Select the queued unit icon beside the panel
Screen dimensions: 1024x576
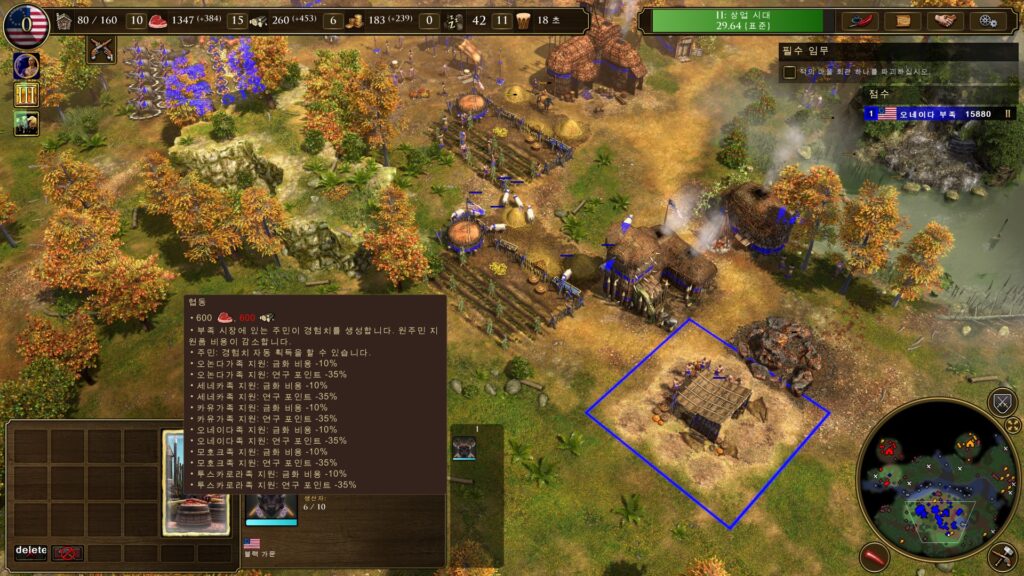coord(464,447)
